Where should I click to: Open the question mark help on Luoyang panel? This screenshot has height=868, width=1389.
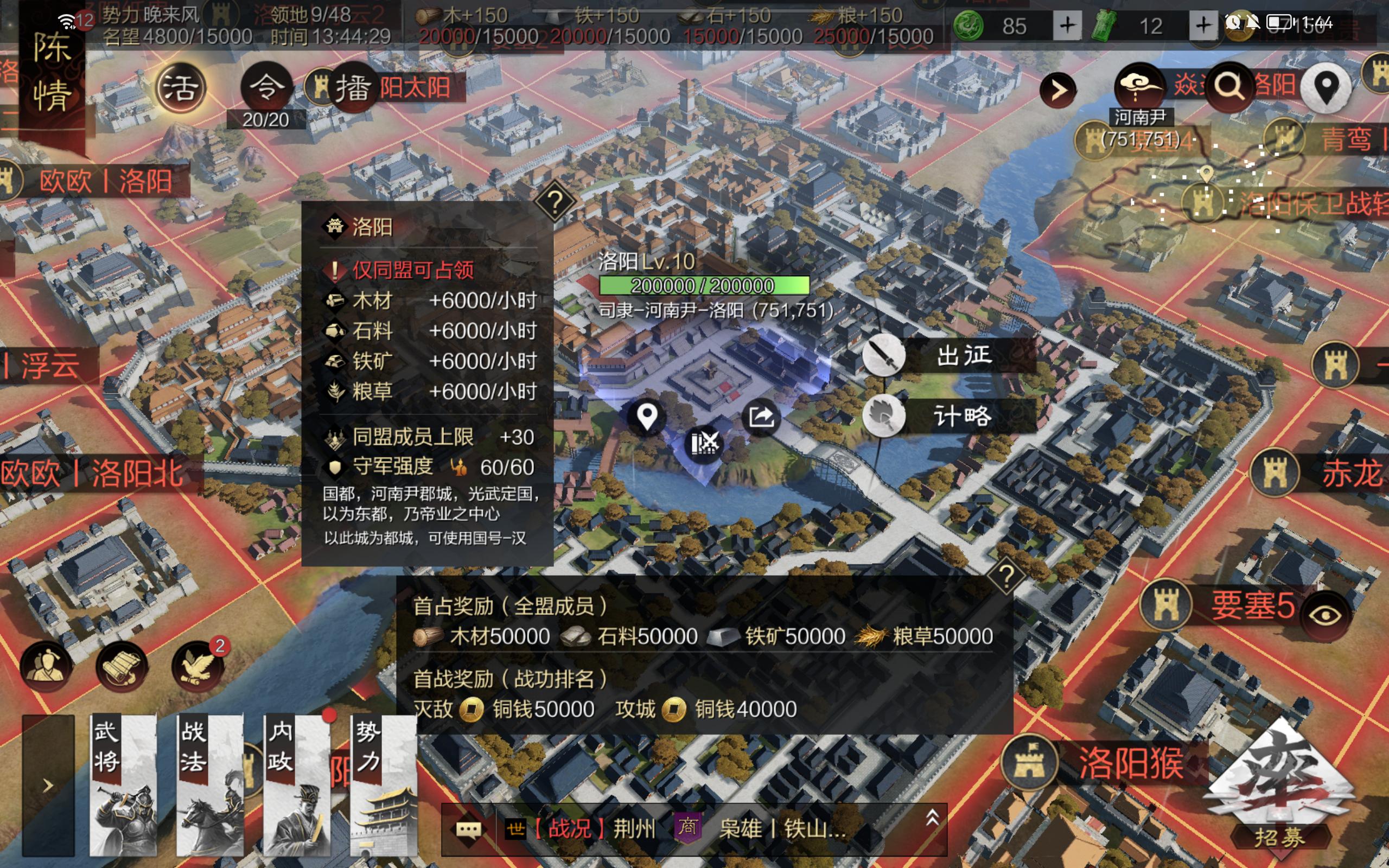tap(555, 202)
